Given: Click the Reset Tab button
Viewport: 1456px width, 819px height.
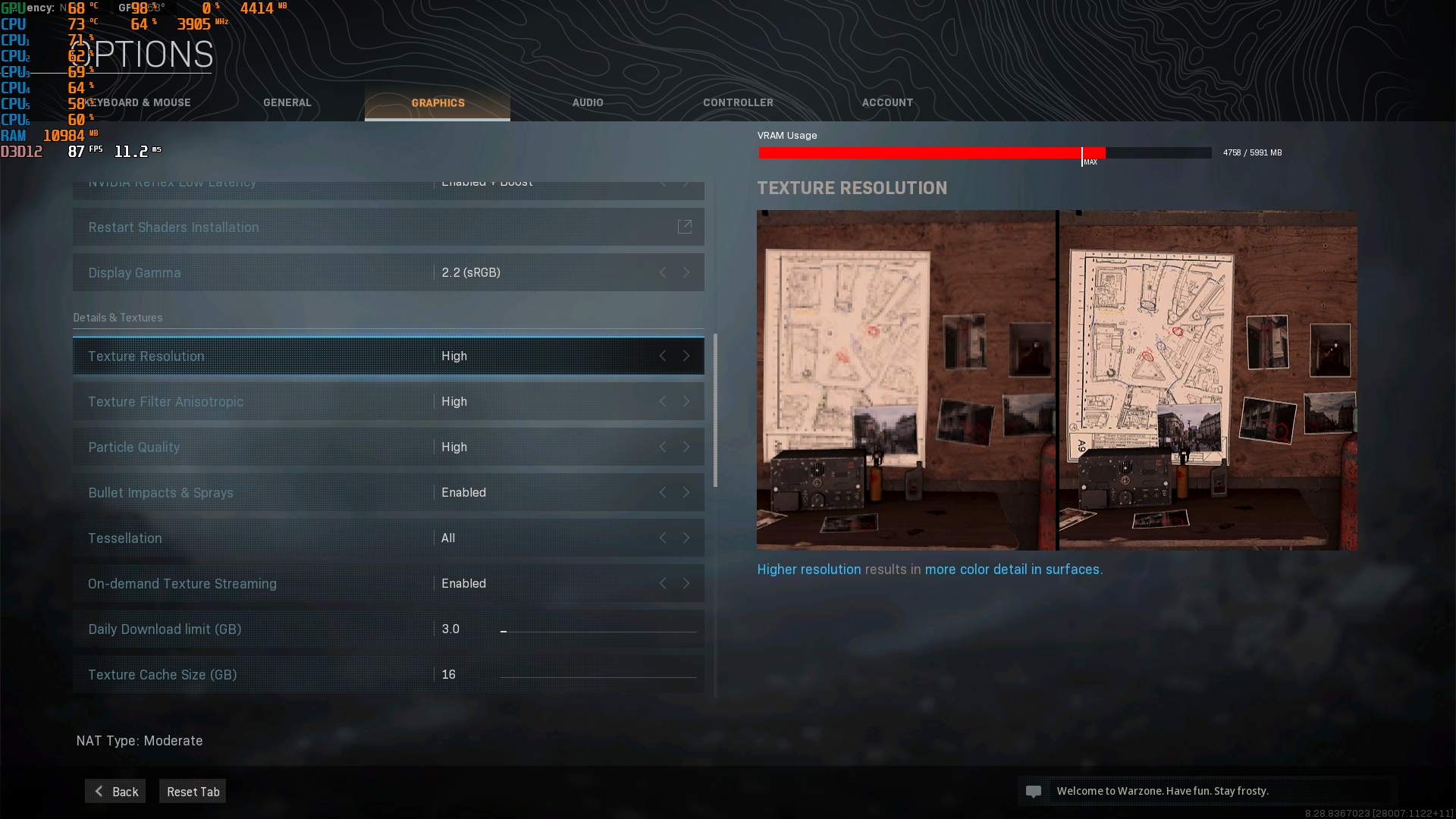Looking at the screenshot, I should coord(193,791).
